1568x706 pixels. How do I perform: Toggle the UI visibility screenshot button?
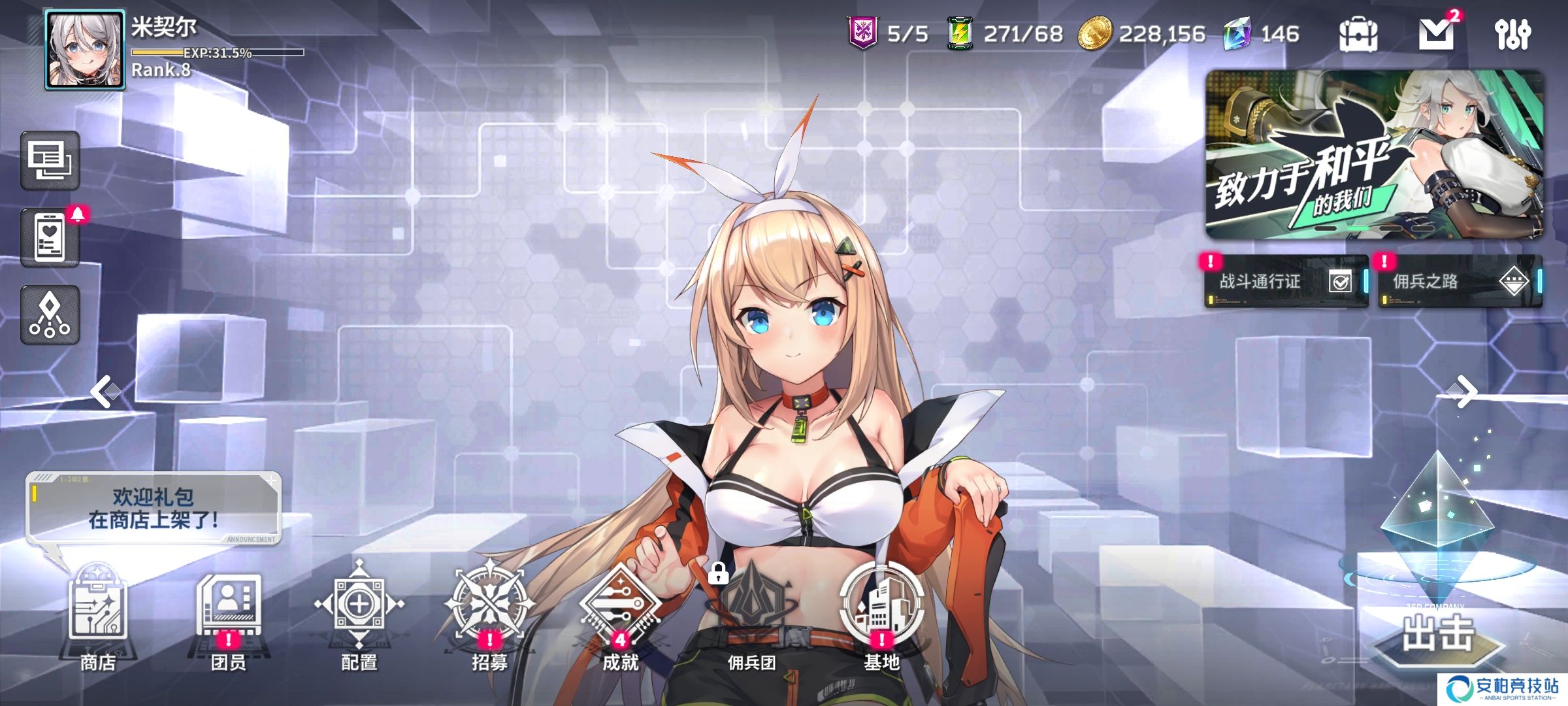[x=49, y=159]
